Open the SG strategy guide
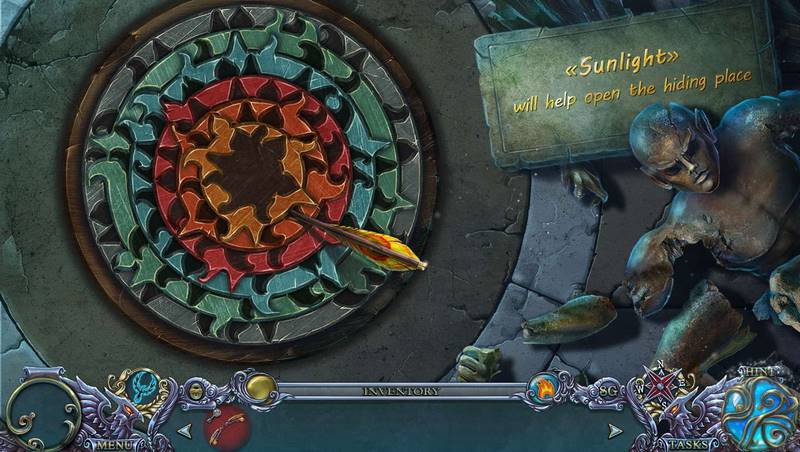The height and width of the screenshot is (452, 800). (607, 390)
